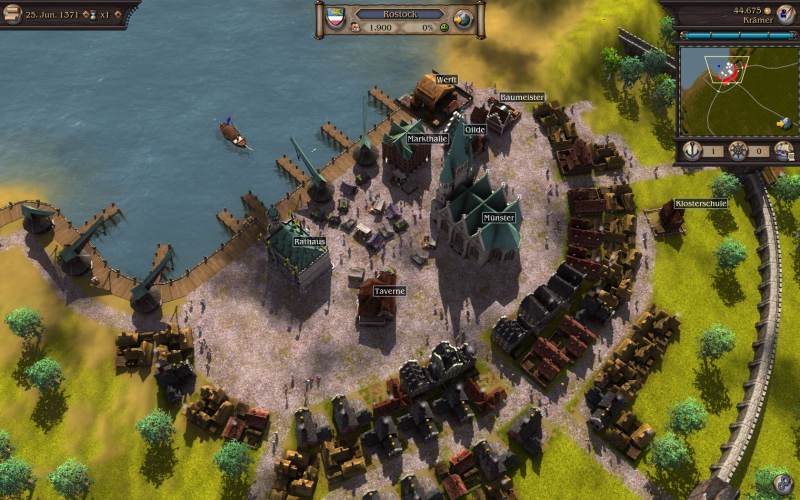
Task: Open the anchor ships list
Action: coord(691,150)
